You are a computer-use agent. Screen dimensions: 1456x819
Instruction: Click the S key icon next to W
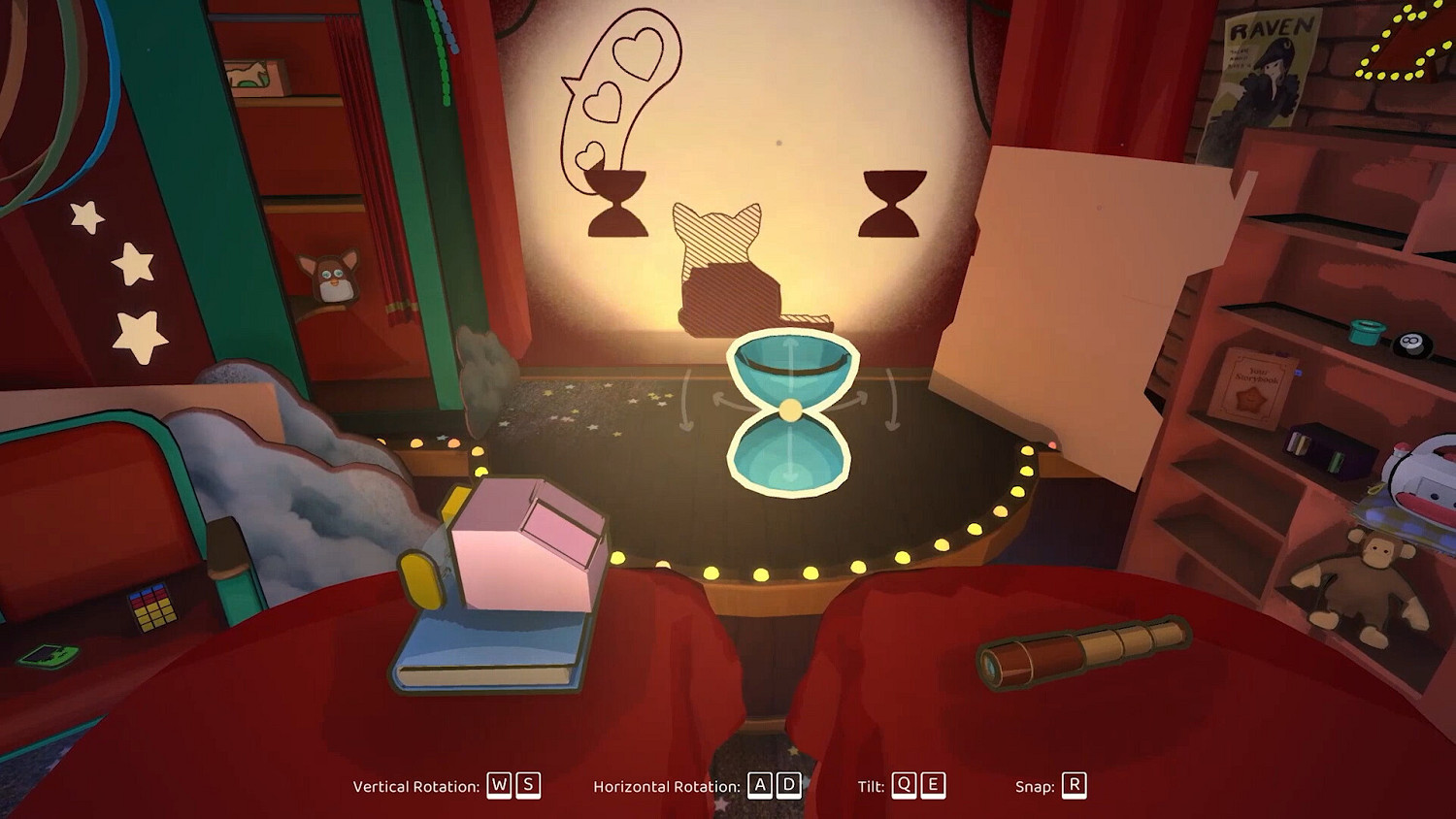point(527,786)
